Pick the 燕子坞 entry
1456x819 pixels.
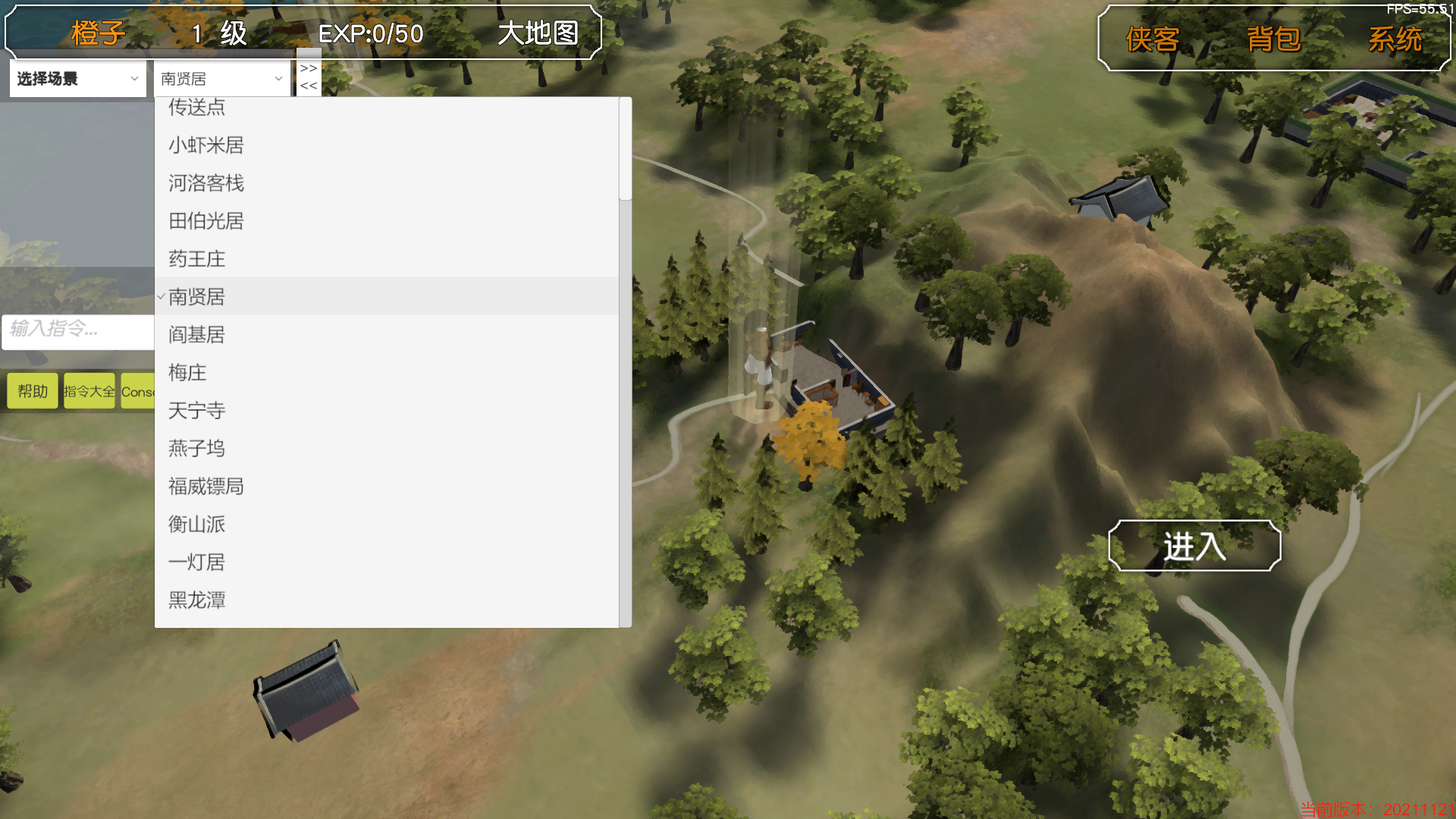point(197,448)
